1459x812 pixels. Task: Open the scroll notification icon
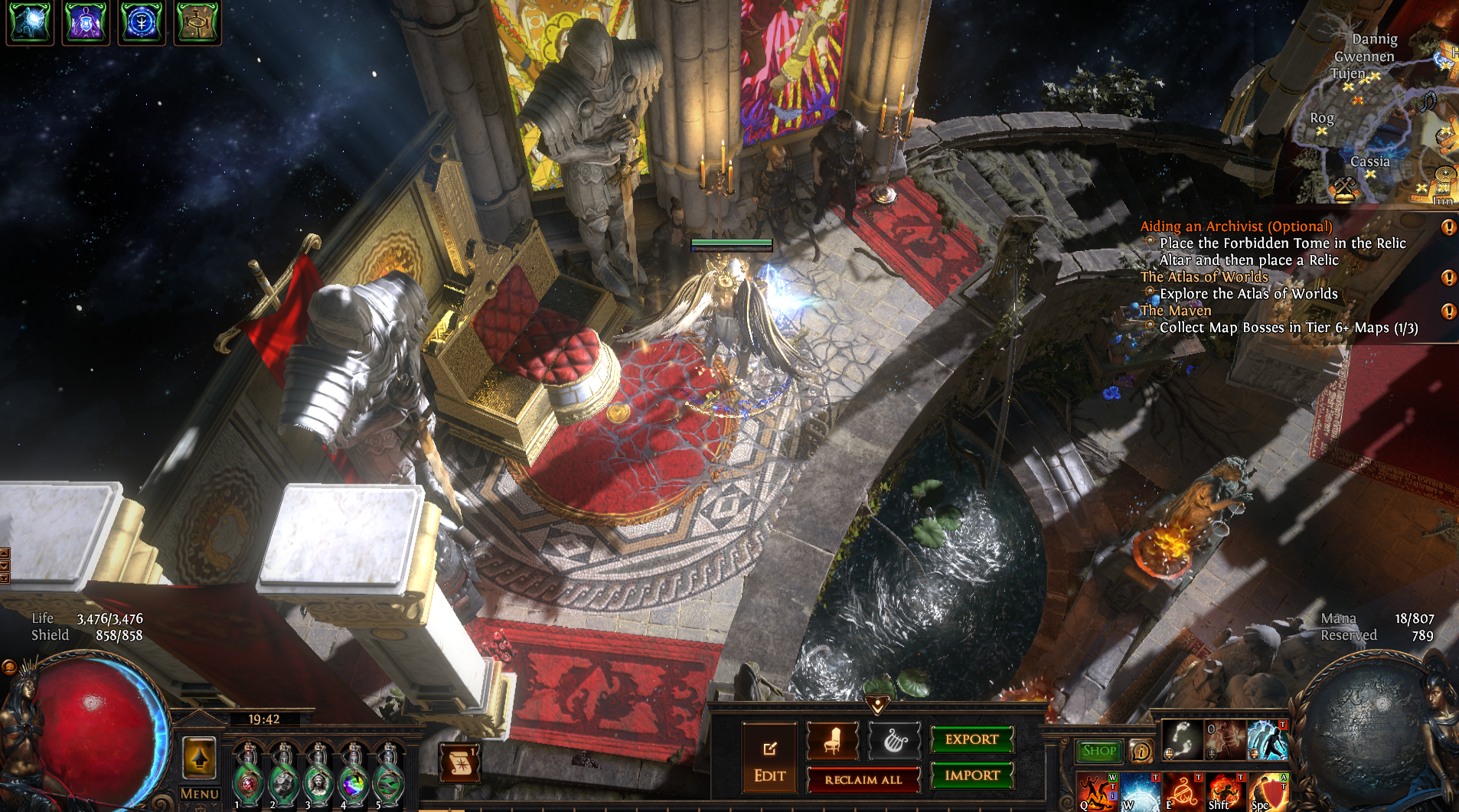(x=460, y=762)
